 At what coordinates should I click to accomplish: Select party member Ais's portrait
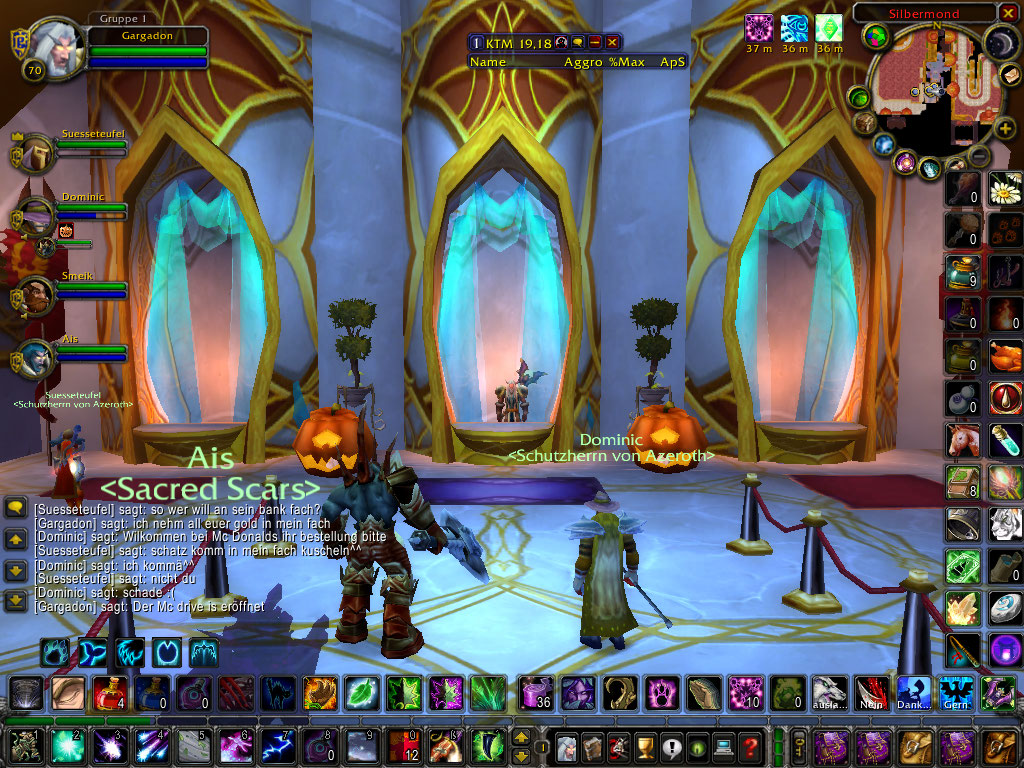(37, 357)
